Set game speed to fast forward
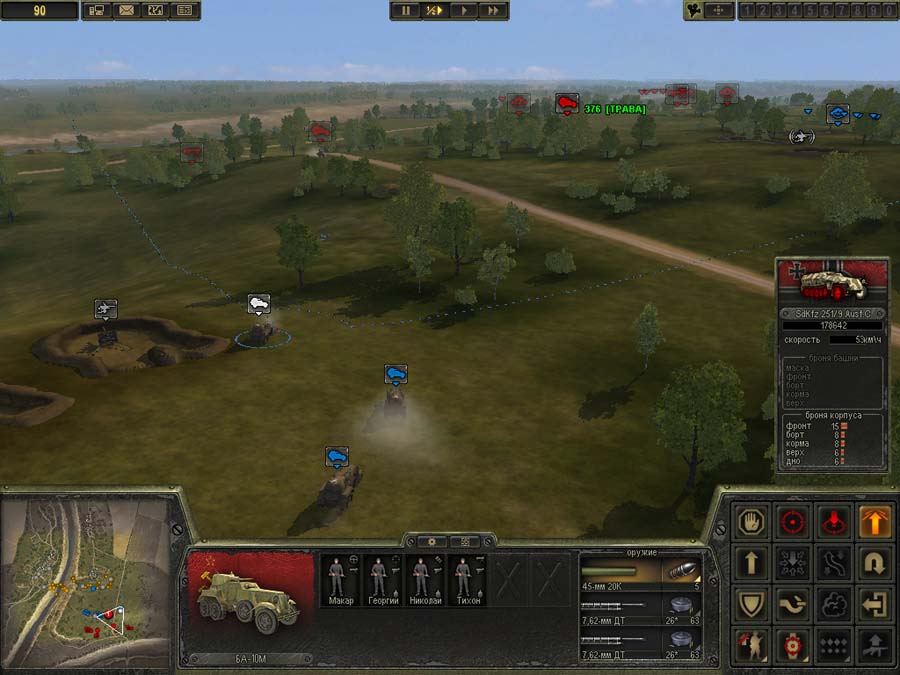The height and width of the screenshot is (675, 900). [x=493, y=10]
